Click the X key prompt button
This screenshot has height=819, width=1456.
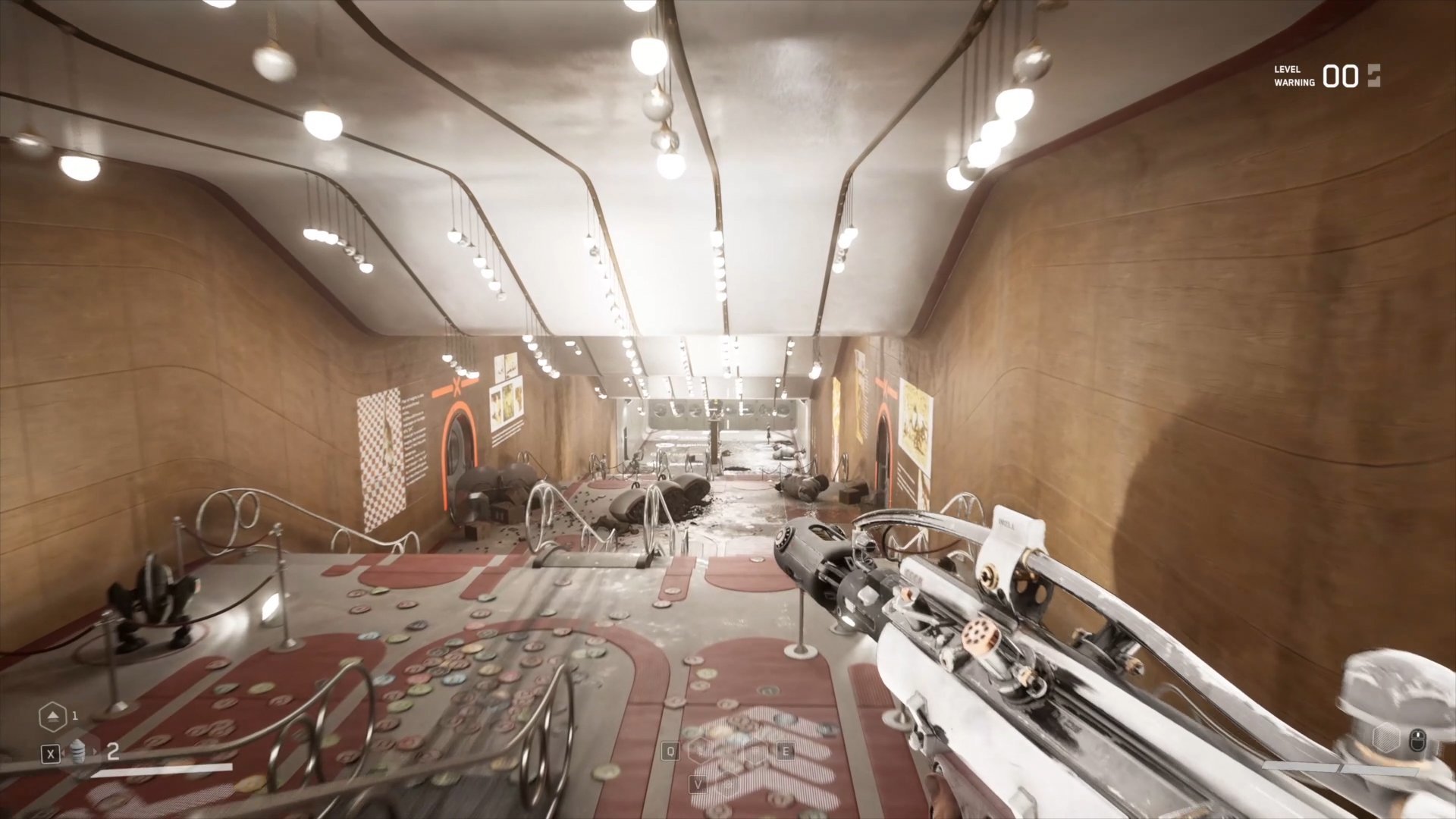51,754
